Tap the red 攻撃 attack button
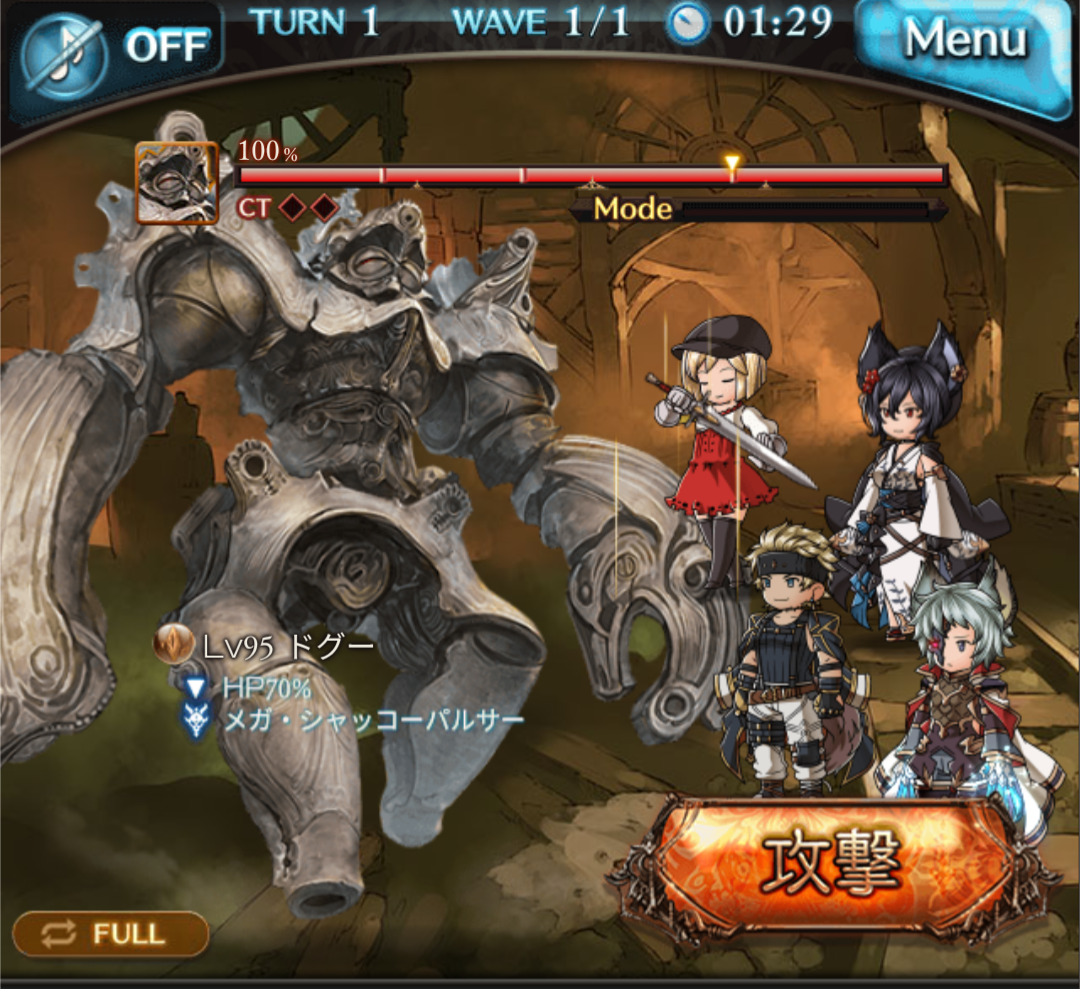 pos(832,859)
